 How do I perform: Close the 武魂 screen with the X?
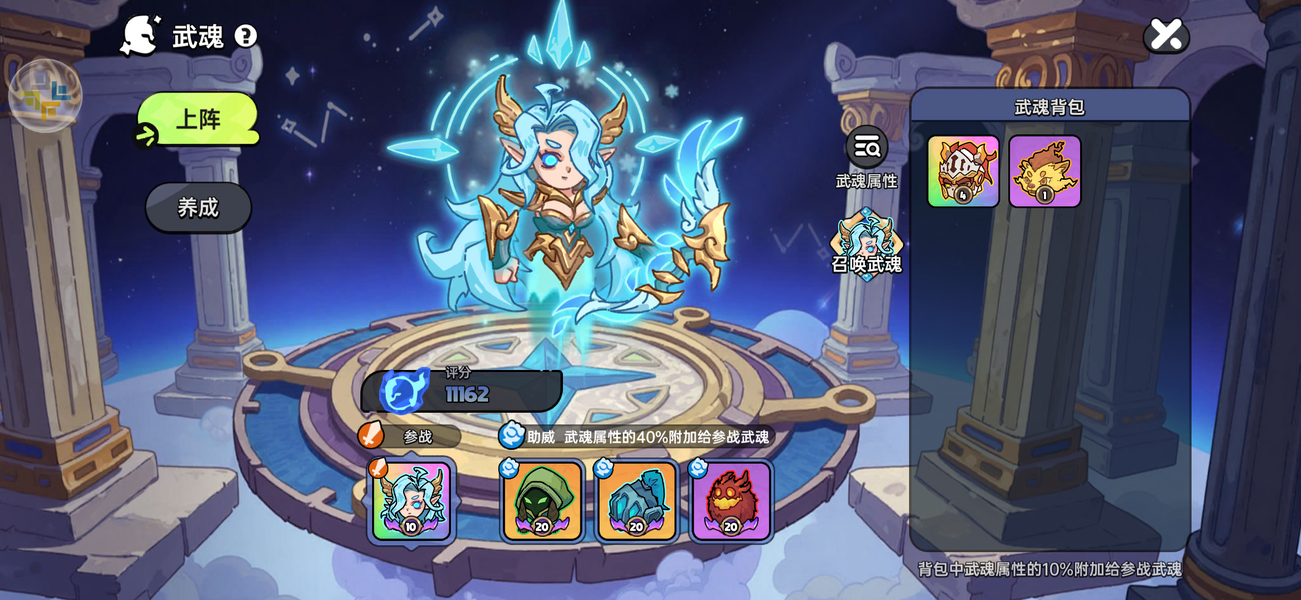(x=1165, y=35)
